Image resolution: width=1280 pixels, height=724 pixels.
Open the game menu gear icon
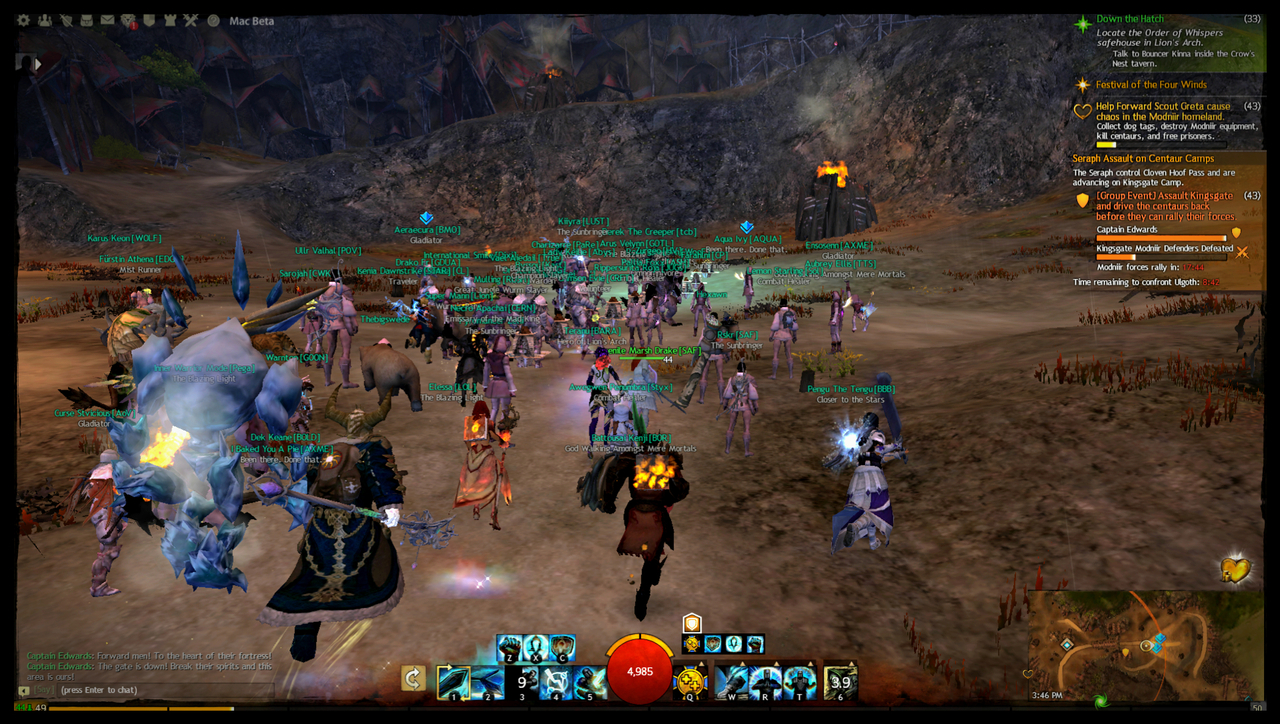coord(24,20)
